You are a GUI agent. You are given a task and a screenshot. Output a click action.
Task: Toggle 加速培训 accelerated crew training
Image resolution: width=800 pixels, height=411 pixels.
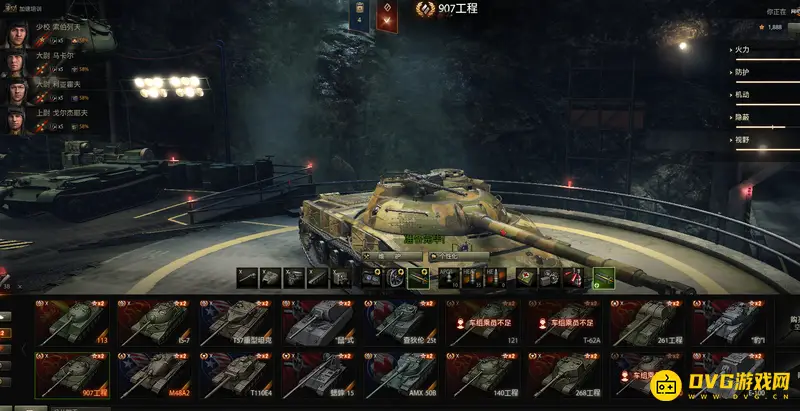pos(23,9)
